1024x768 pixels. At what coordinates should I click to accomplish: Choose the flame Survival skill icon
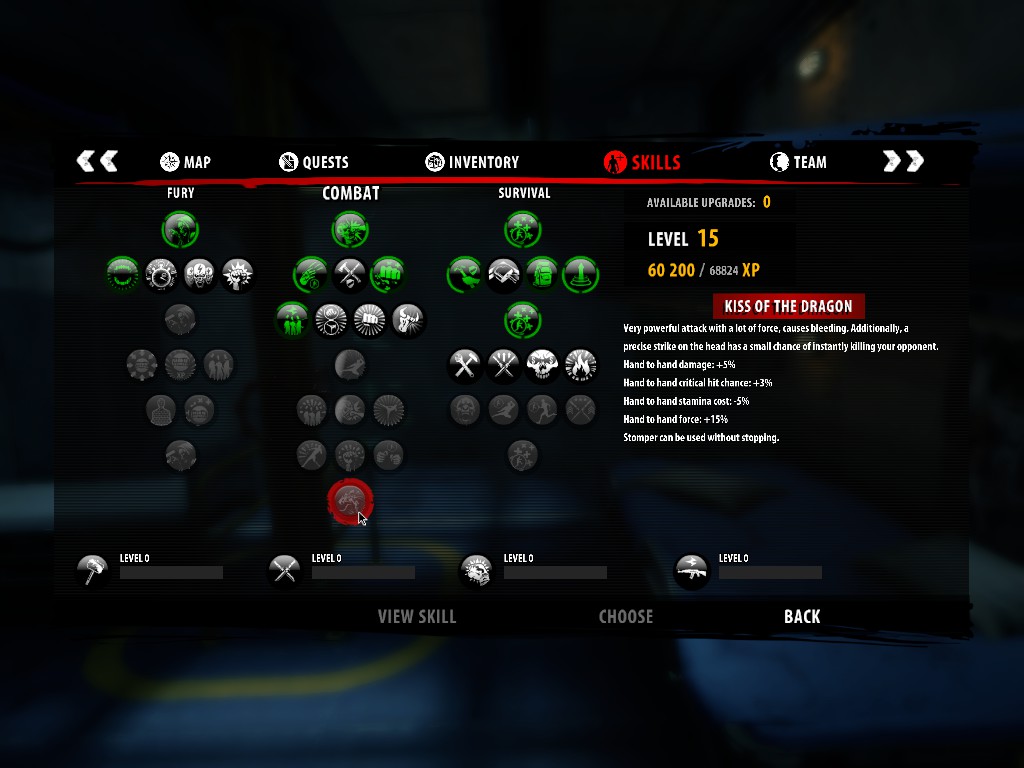581,365
